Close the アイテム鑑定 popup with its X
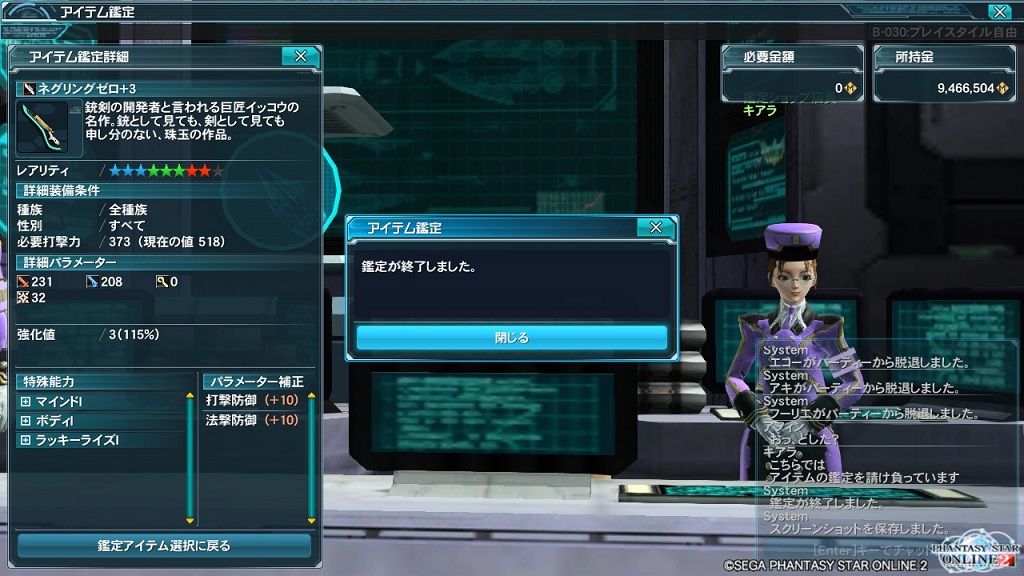The height and width of the screenshot is (576, 1024). [x=655, y=228]
